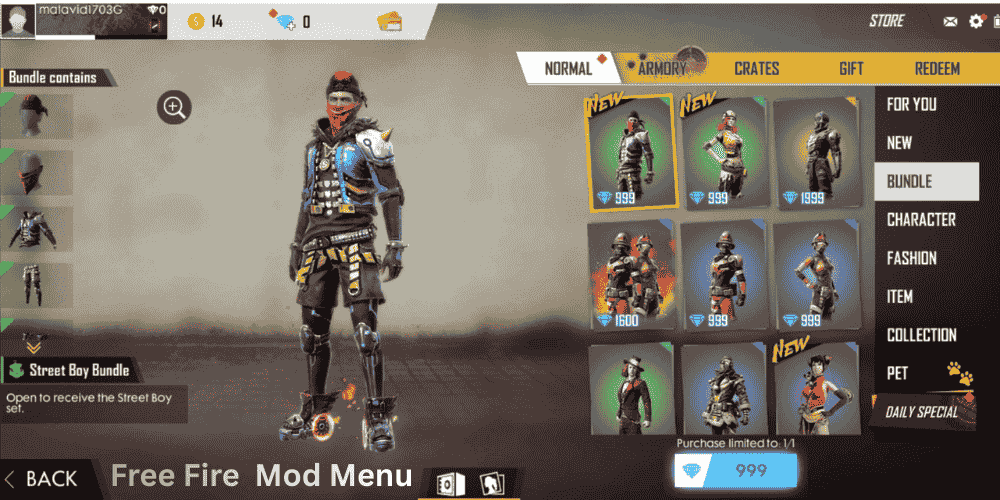
Task: Choose the Item category
Action: coord(899,296)
